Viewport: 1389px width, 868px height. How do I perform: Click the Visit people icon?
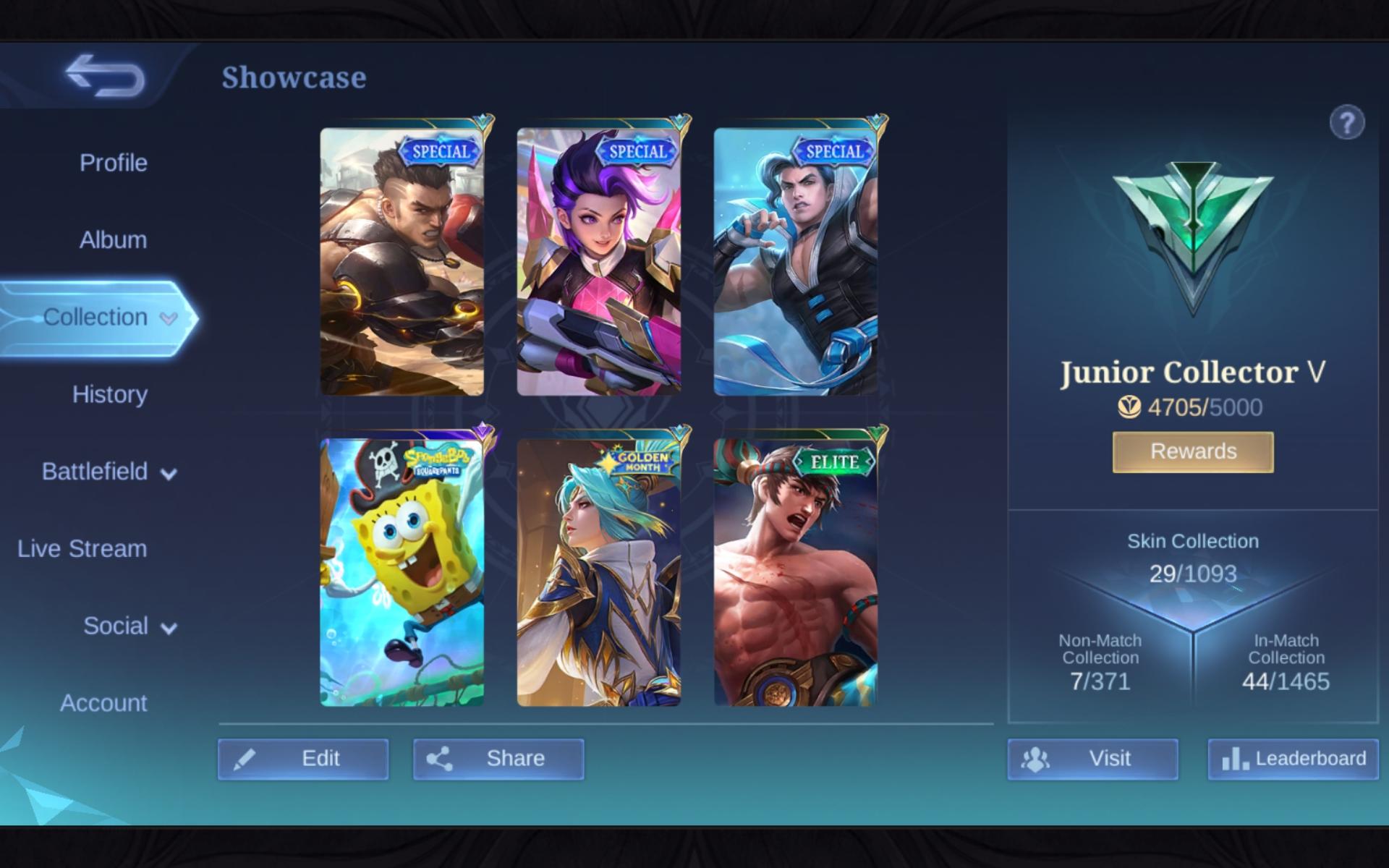tap(1036, 759)
